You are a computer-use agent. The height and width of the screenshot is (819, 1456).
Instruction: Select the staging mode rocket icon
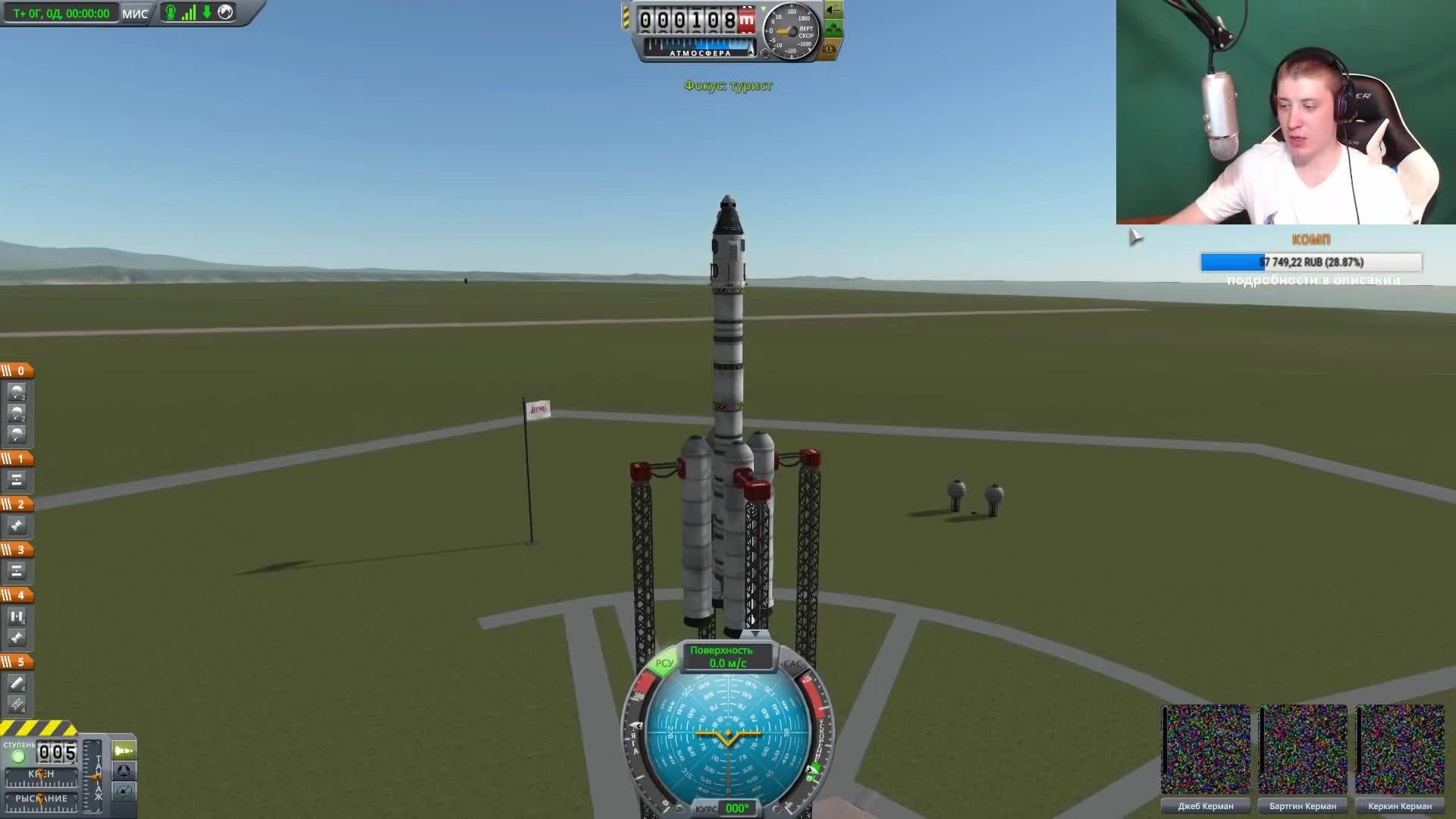(x=124, y=751)
